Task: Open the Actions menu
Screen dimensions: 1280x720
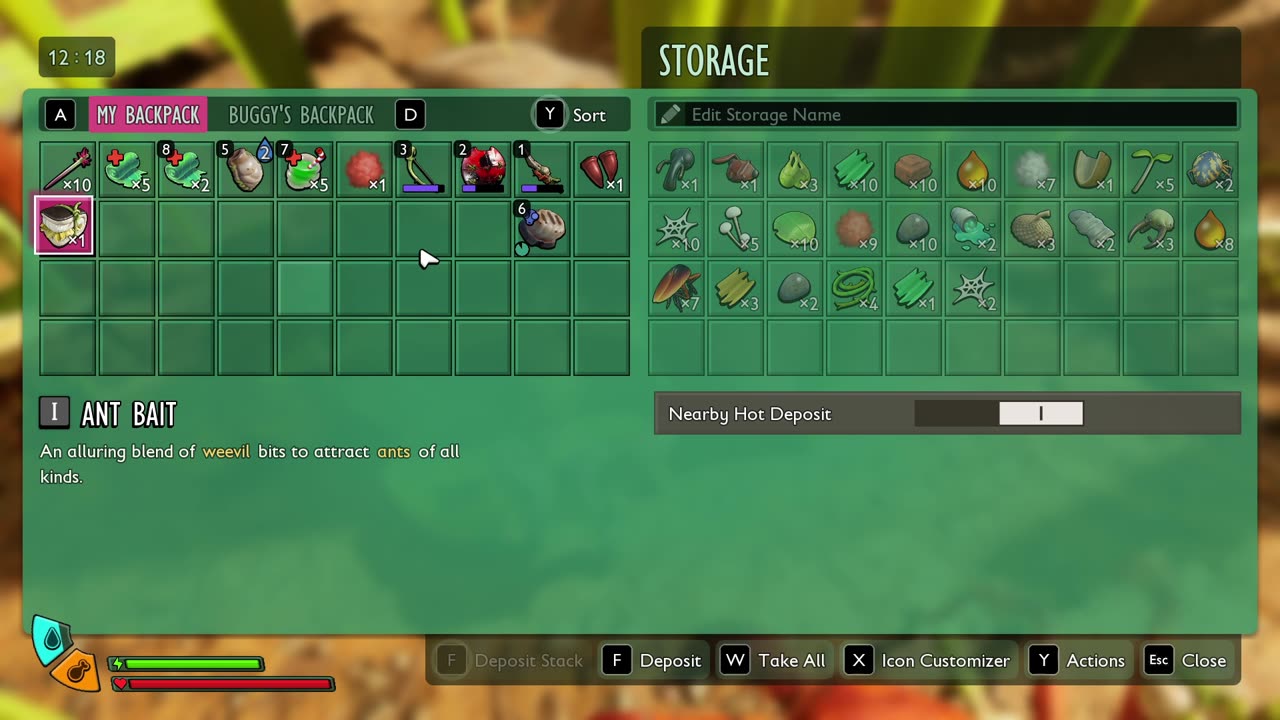Action: [x=1080, y=661]
